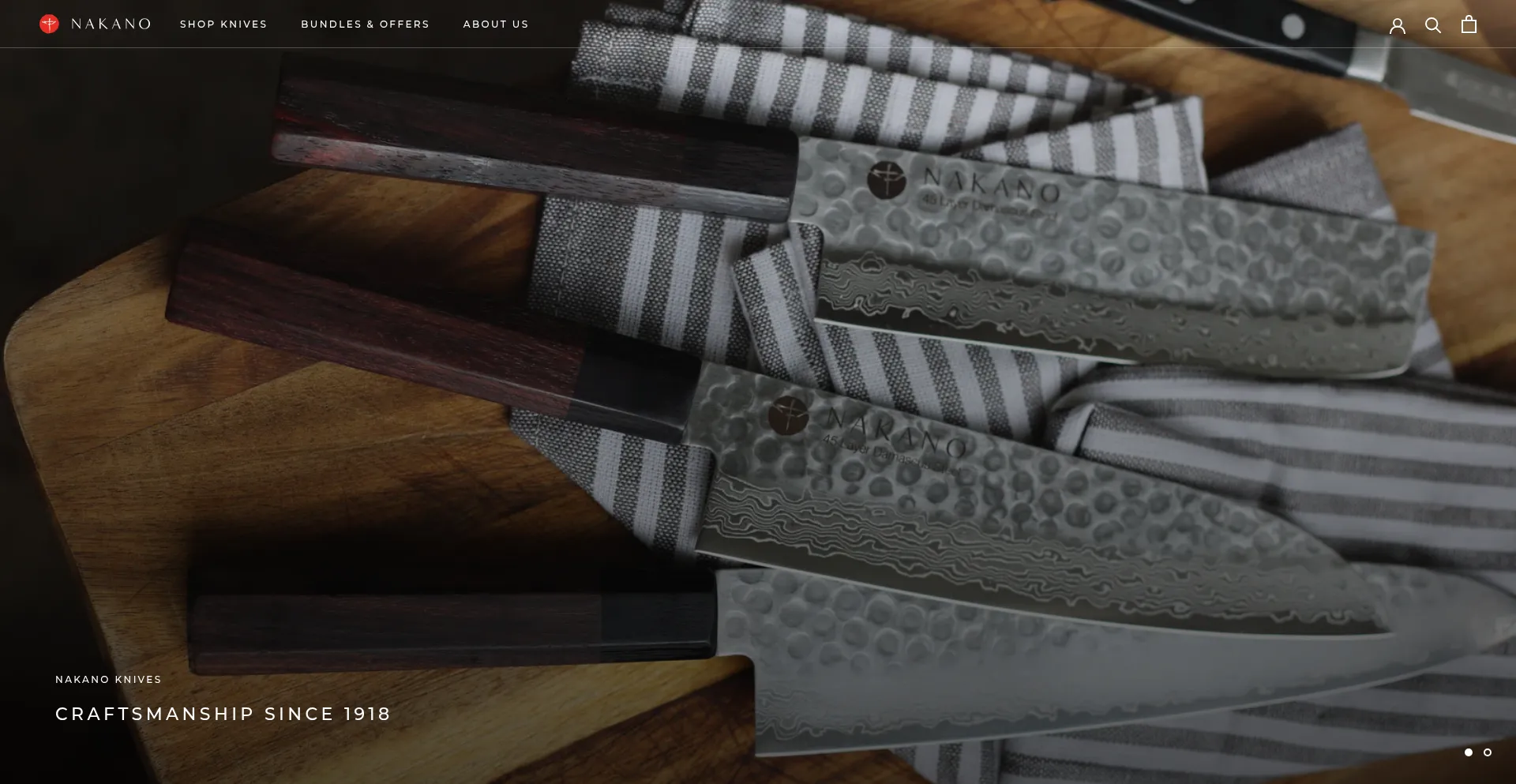This screenshot has height=784, width=1516.
Task: Open the Shop Knives menu
Action: (x=223, y=24)
